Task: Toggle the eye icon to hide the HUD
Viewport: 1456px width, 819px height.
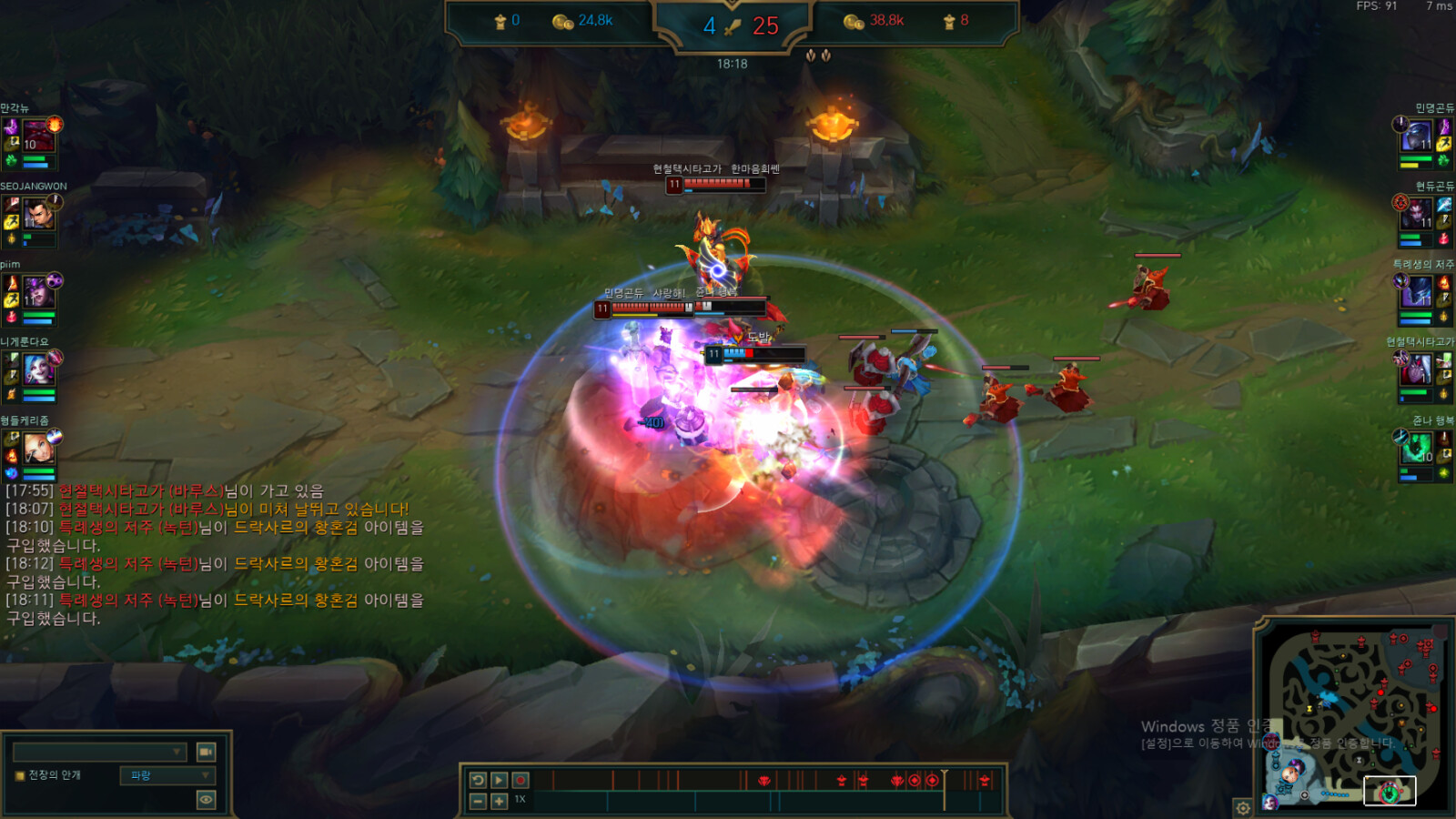Action: [207, 799]
